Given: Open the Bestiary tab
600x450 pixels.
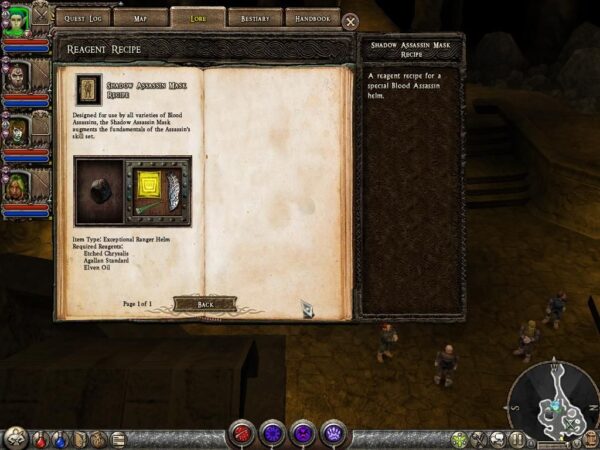Looking at the screenshot, I should coord(255,17).
